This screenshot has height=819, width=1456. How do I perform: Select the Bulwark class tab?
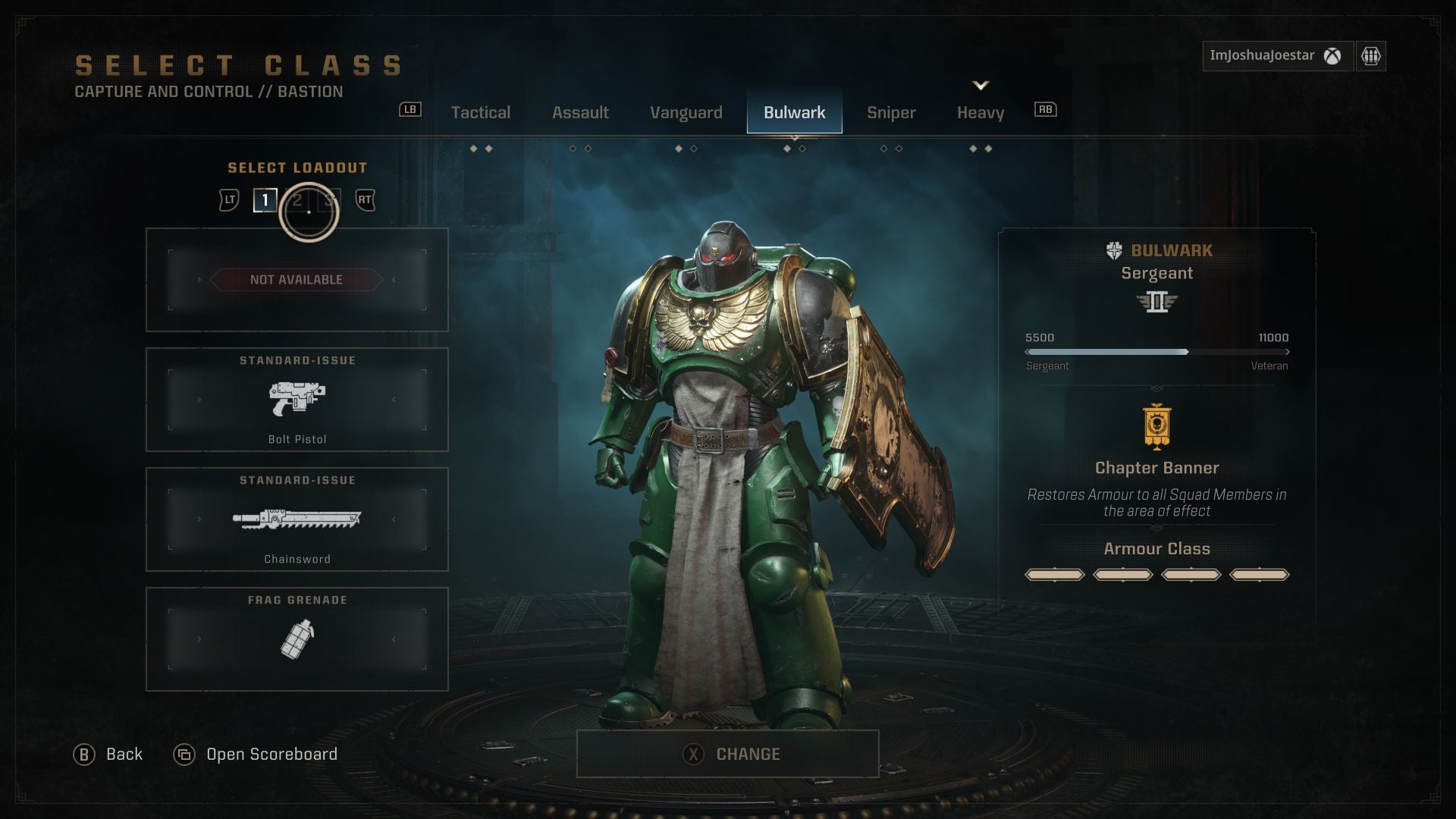click(x=794, y=112)
